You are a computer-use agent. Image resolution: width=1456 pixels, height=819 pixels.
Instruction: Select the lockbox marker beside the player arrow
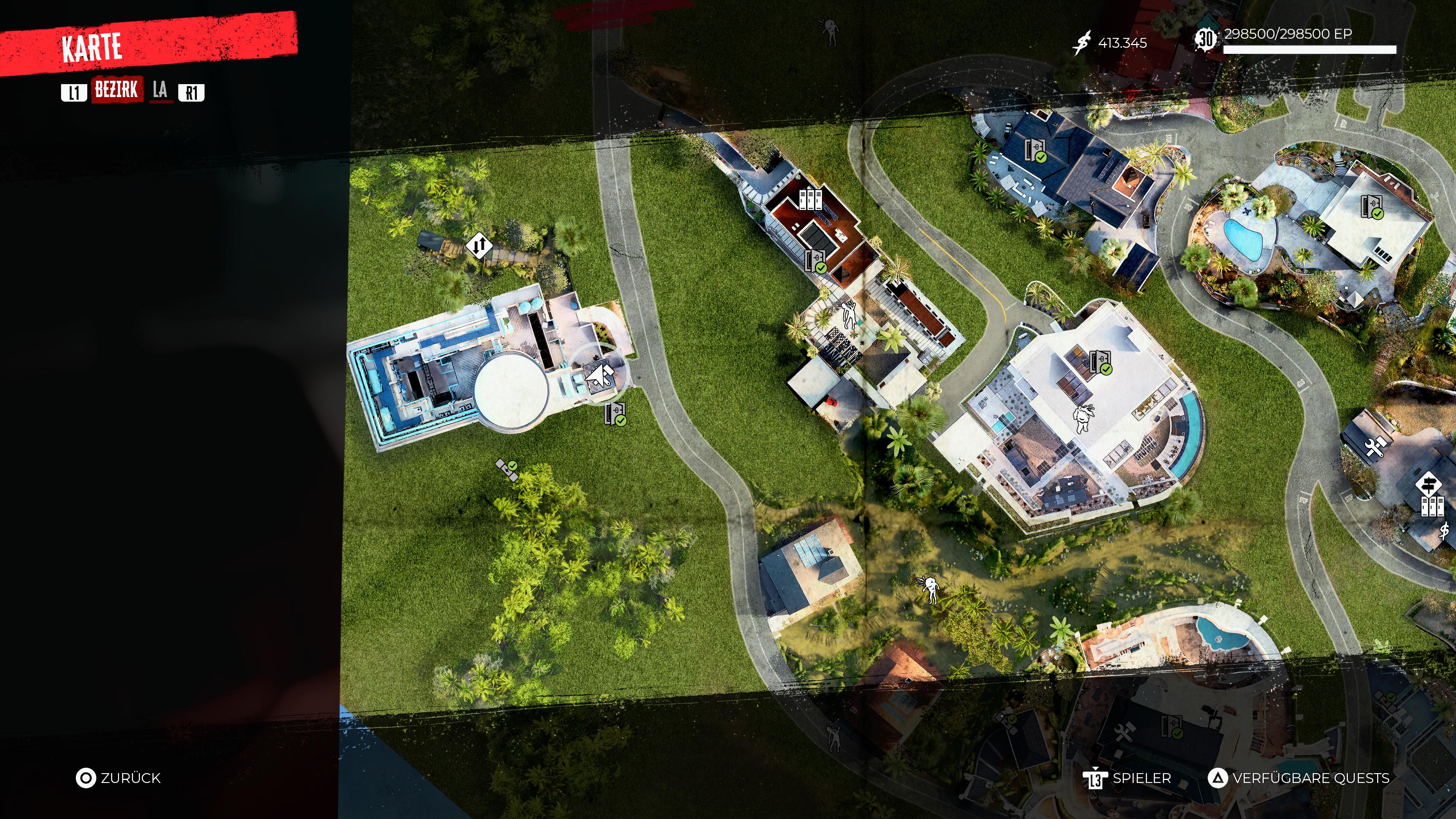click(615, 414)
